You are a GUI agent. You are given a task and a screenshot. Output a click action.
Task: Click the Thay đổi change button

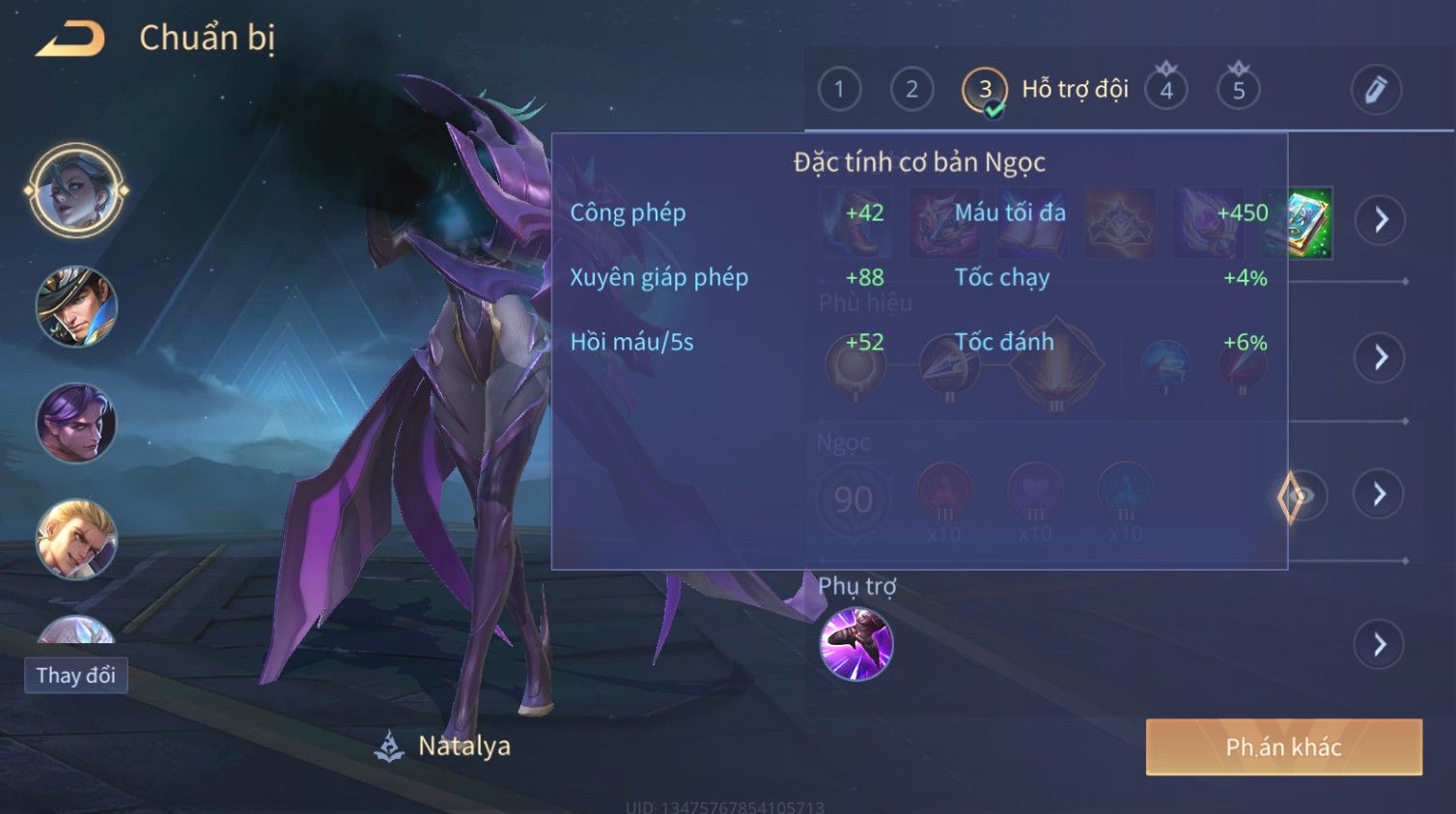75,675
